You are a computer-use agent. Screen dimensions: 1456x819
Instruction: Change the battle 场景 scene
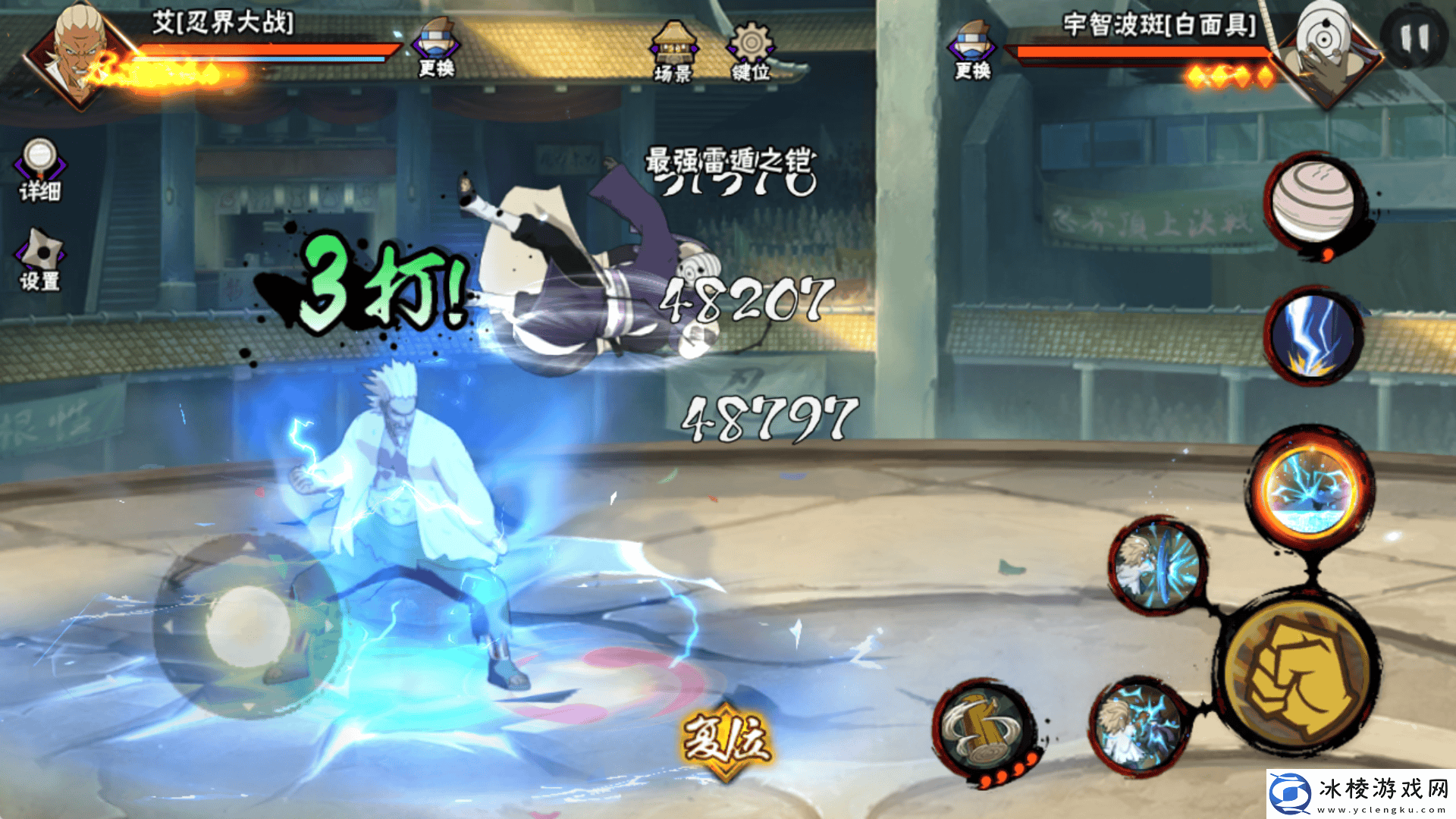coord(672,52)
